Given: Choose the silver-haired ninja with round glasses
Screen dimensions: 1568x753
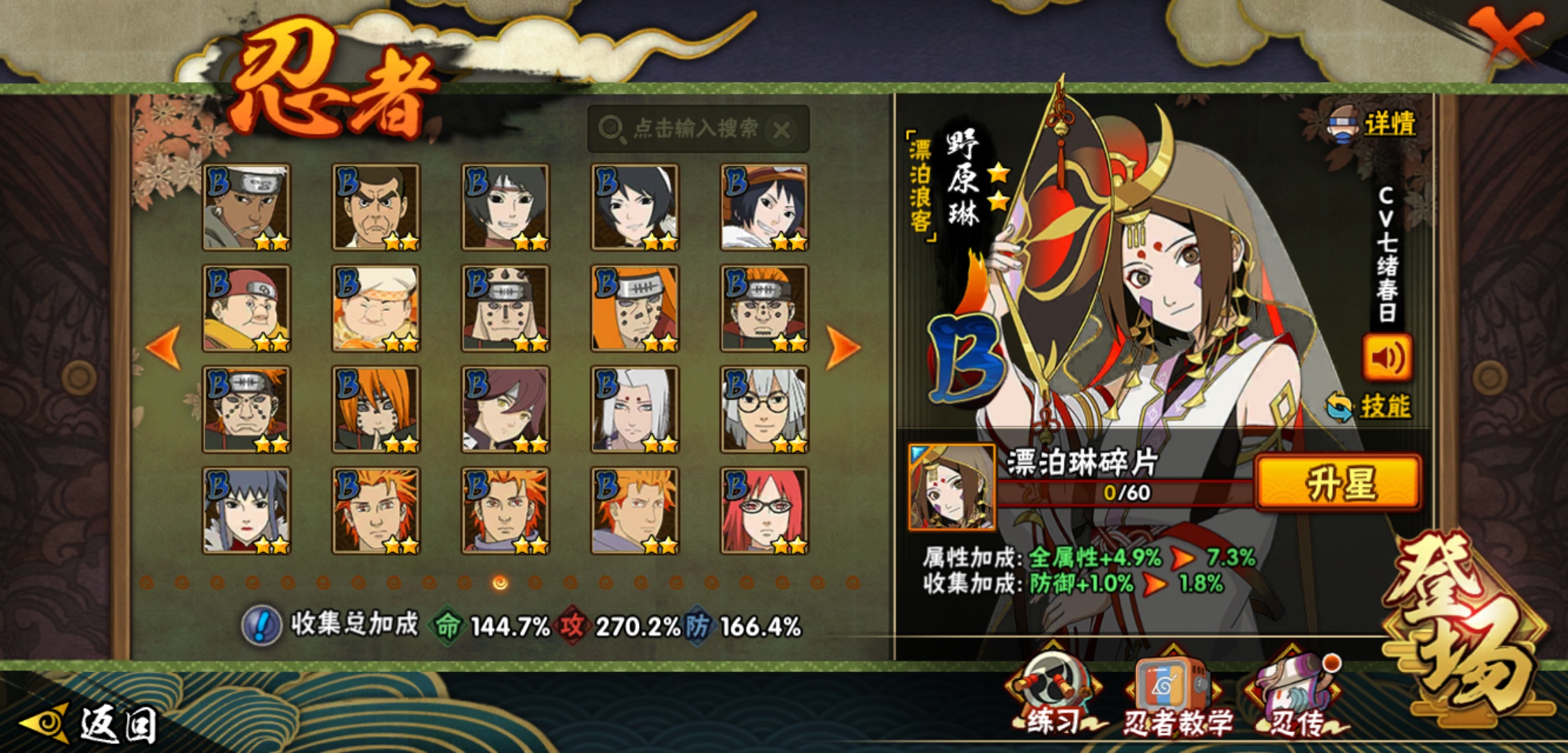Looking at the screenshot, I should coord(764,410).
